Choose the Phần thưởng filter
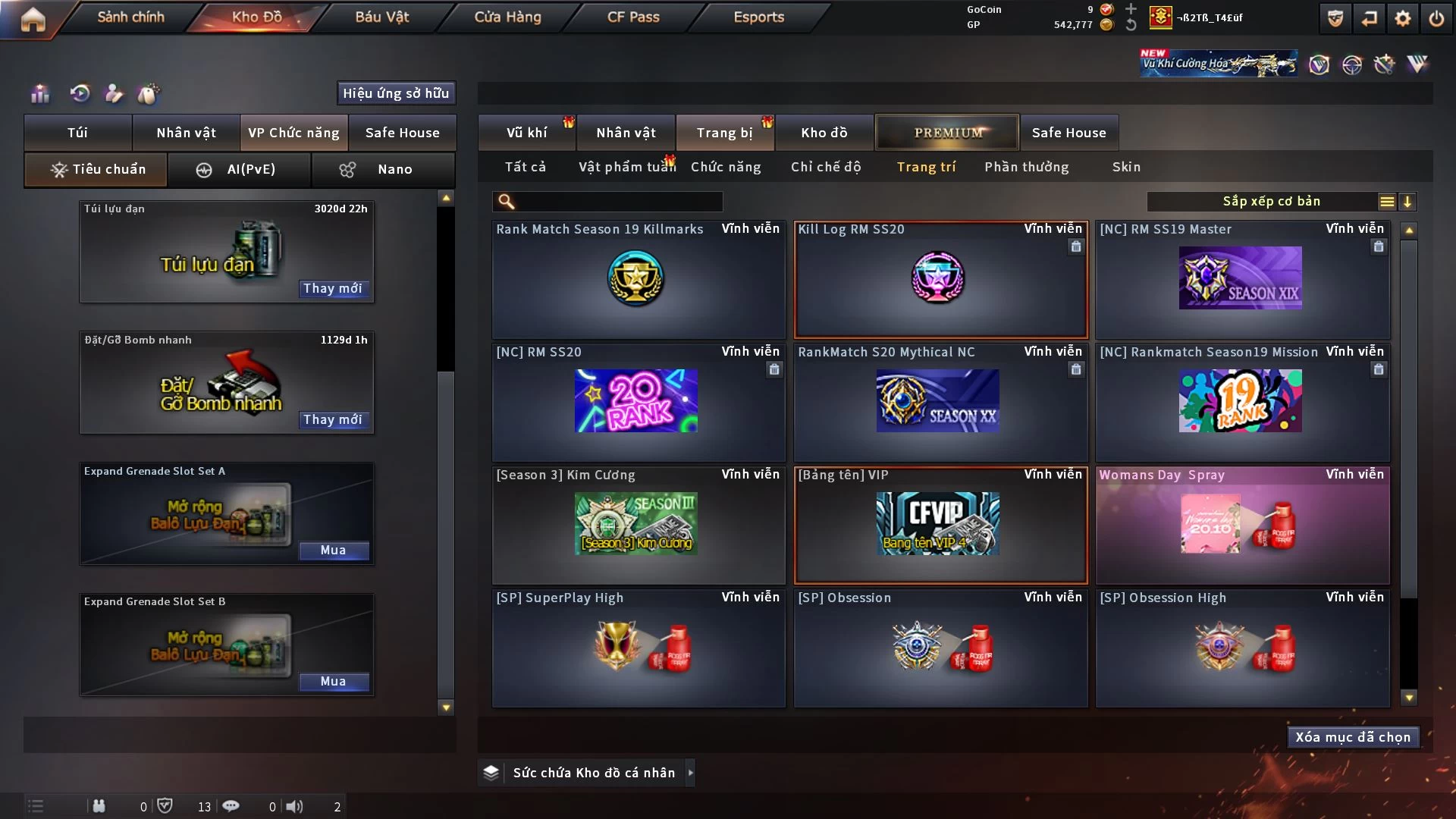1456x819 pixels. [x=1026, y=167]
